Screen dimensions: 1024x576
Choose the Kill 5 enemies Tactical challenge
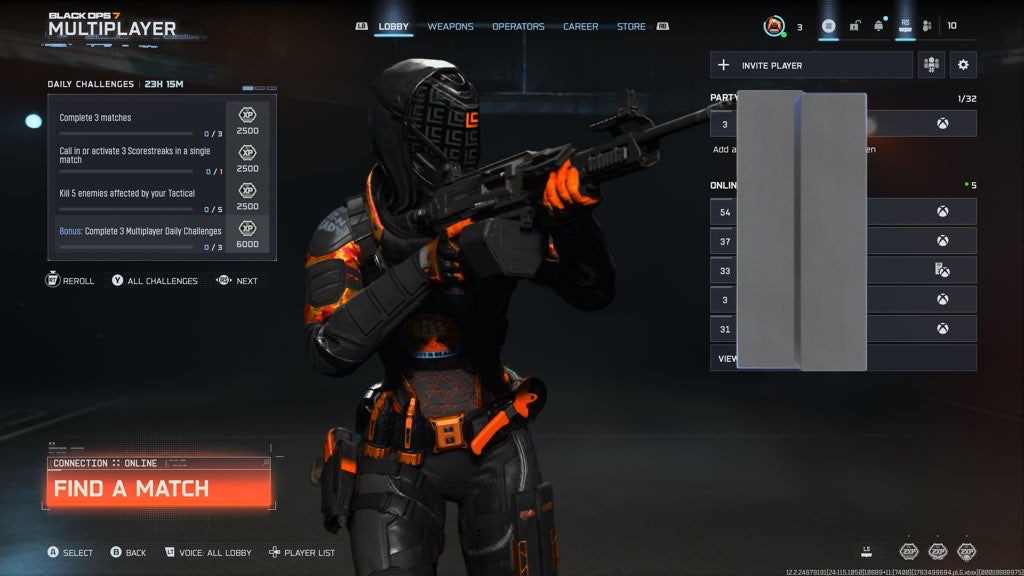[x=140, y=194]
